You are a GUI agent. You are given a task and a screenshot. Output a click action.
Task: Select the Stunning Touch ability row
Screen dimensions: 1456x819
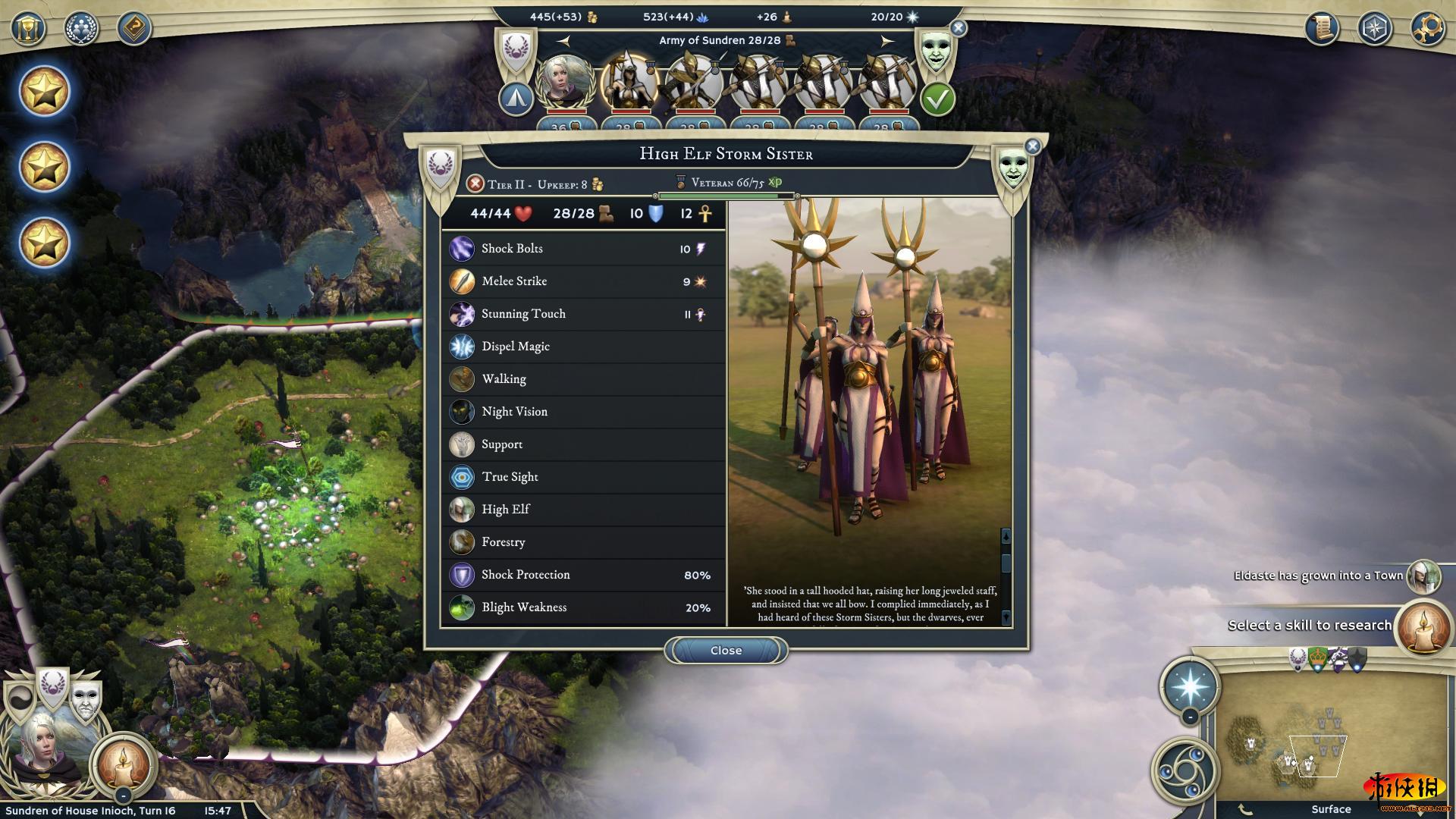pyautogui.click(x=582, y=314)
